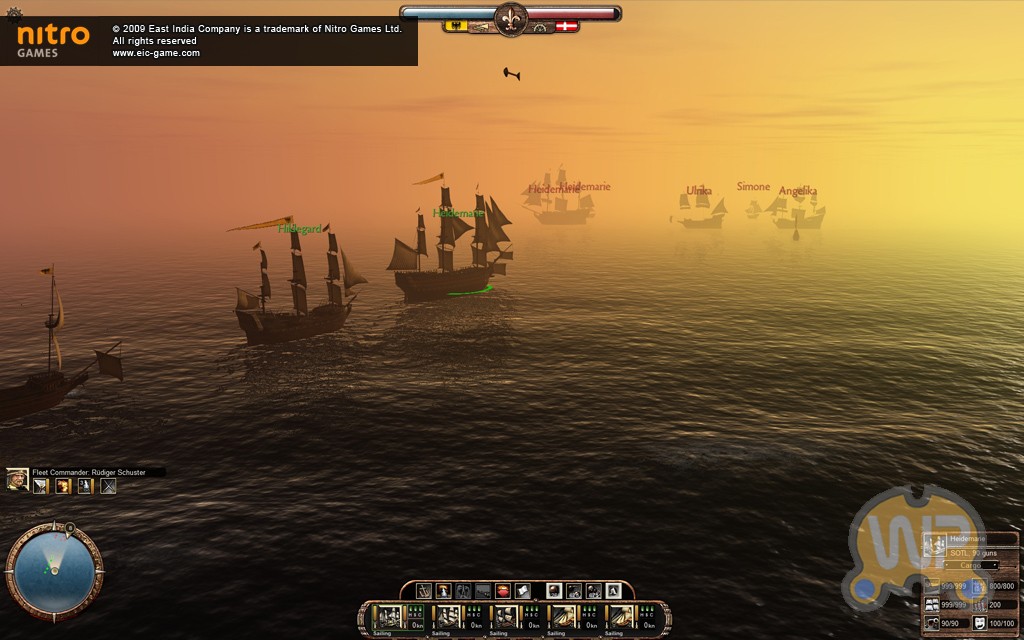Use the fiery explosion commander skill
Image resolution: width=1024 pixels, height=640 pixels.
[63, 487]
